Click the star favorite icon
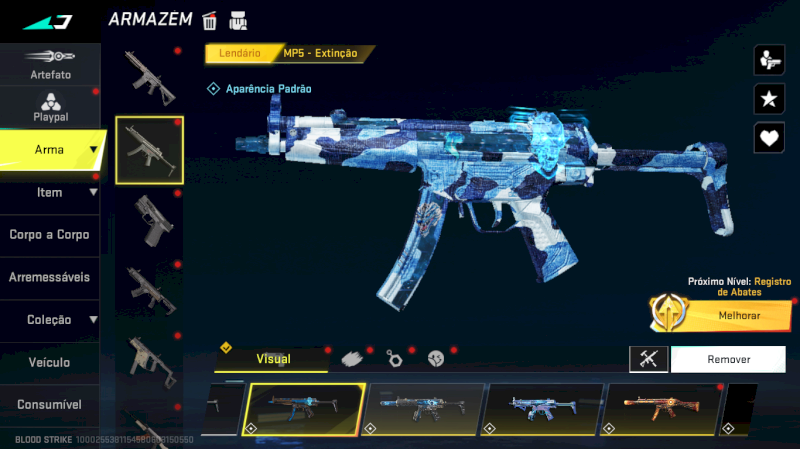Image resolution: width=800 pixels, height=449 pixels. pos(768,98)
